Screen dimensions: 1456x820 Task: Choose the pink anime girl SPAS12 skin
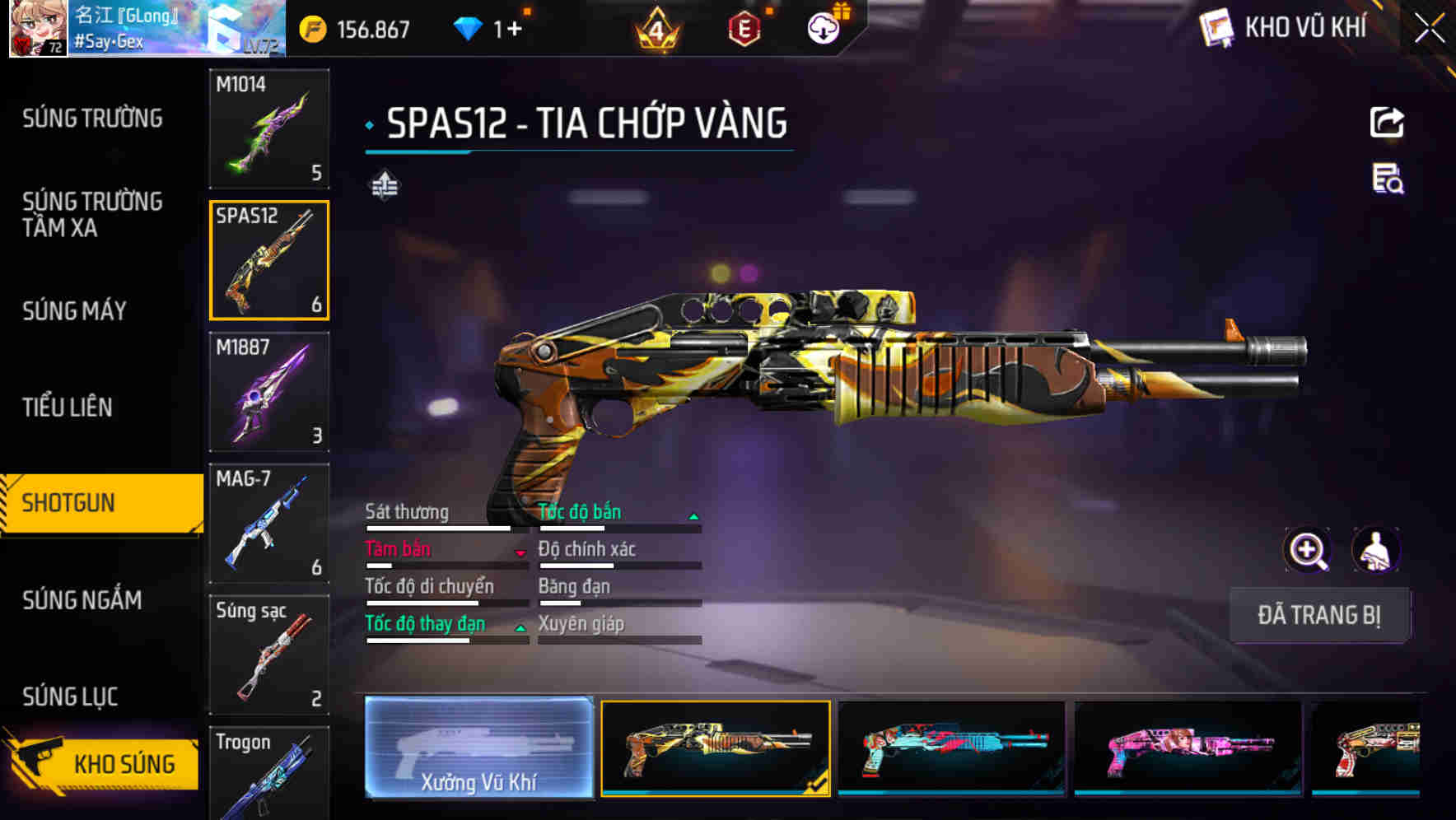[1188, 748]
